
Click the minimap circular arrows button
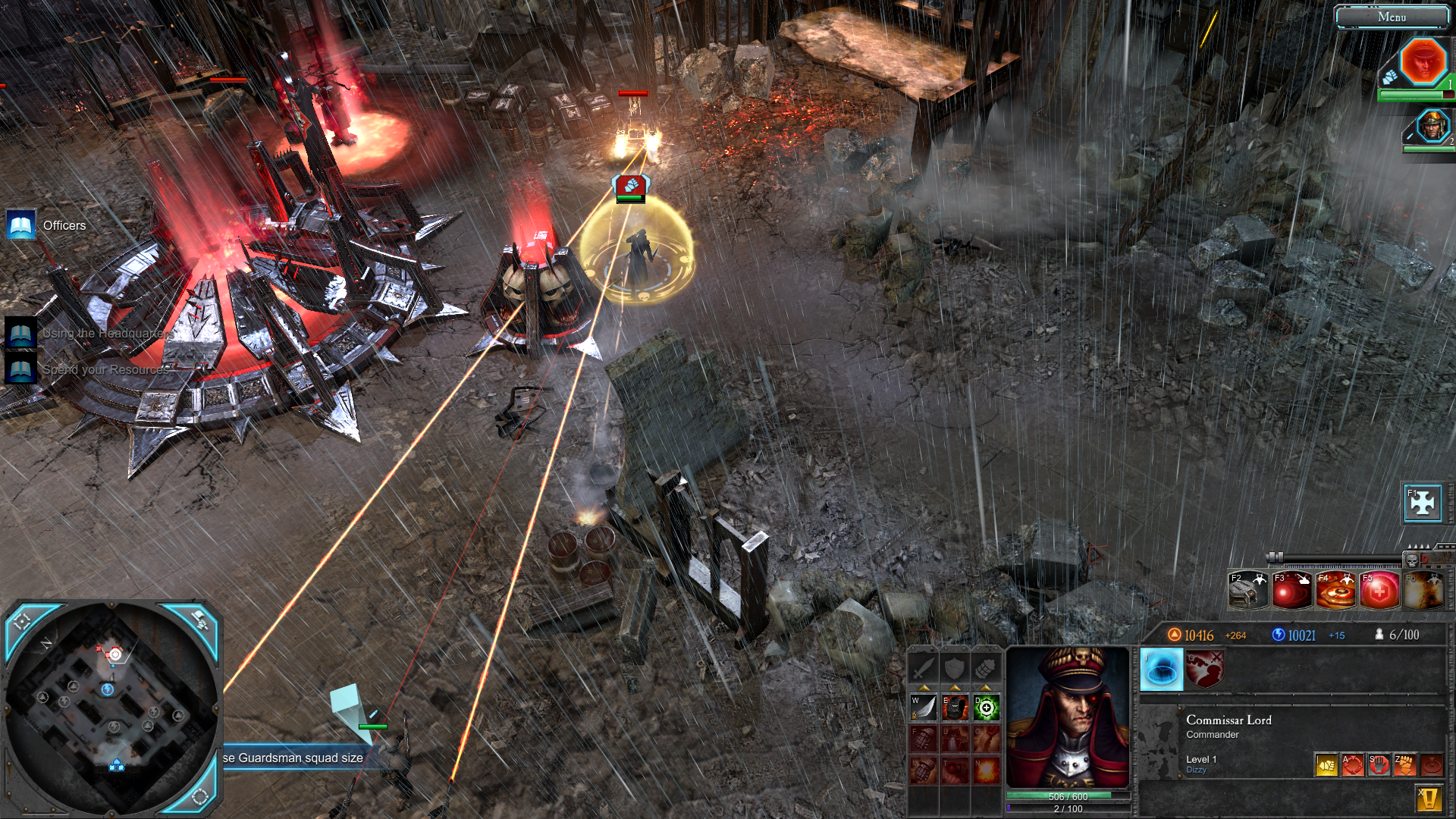pos(200,796)
